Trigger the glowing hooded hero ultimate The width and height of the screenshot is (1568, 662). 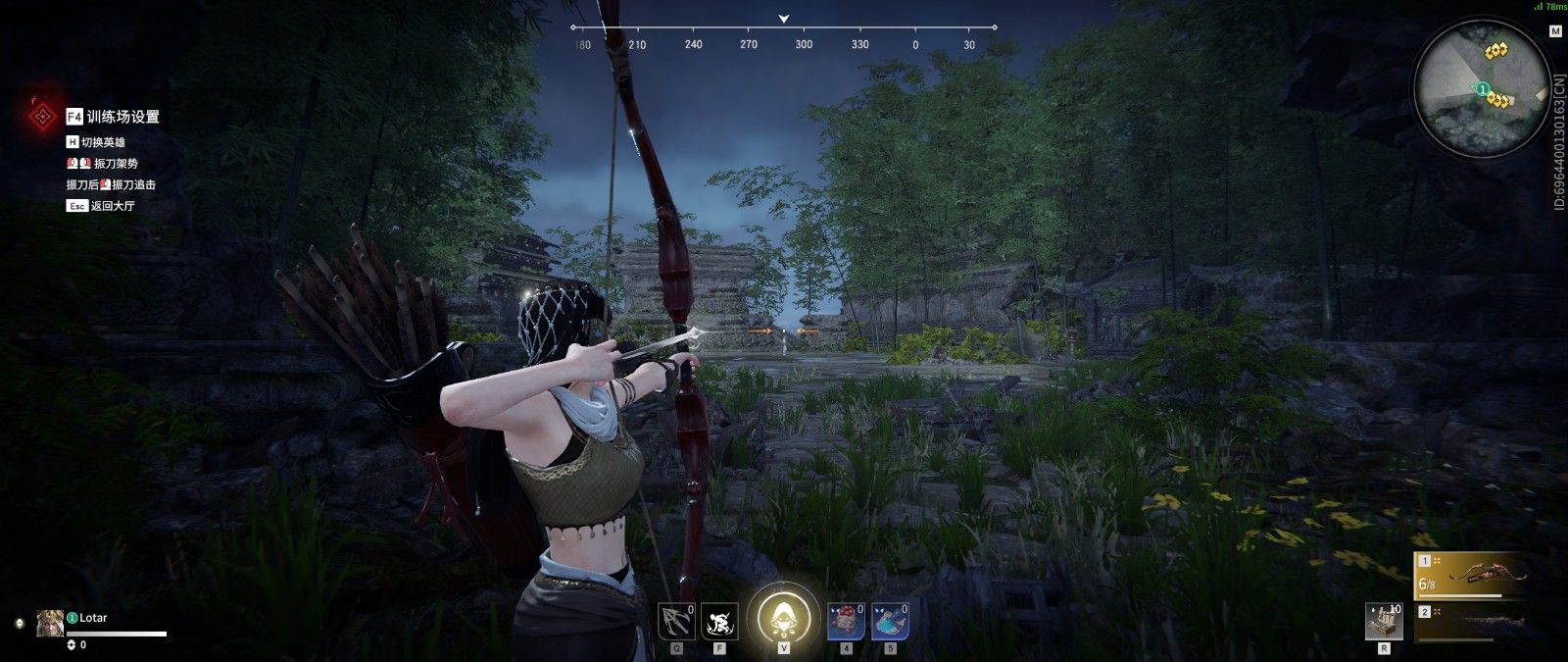(783, 618)
